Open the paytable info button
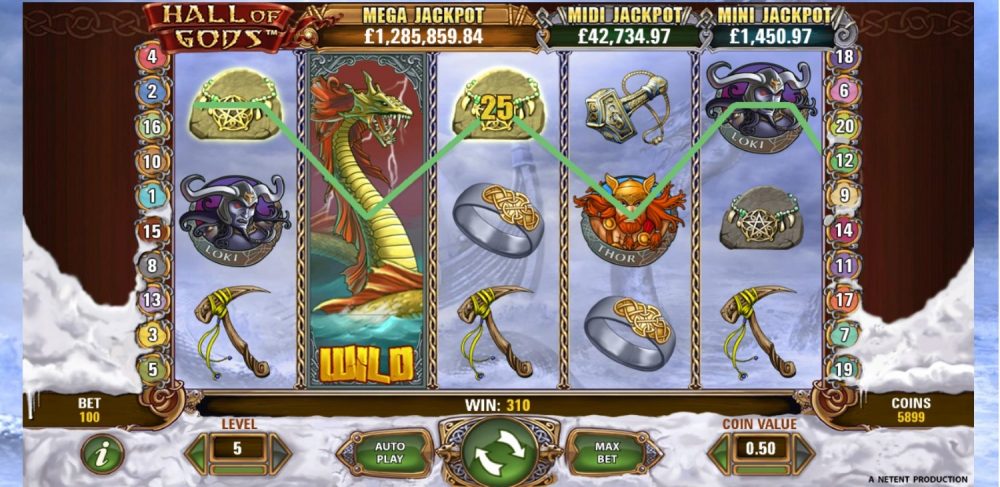 101,454
